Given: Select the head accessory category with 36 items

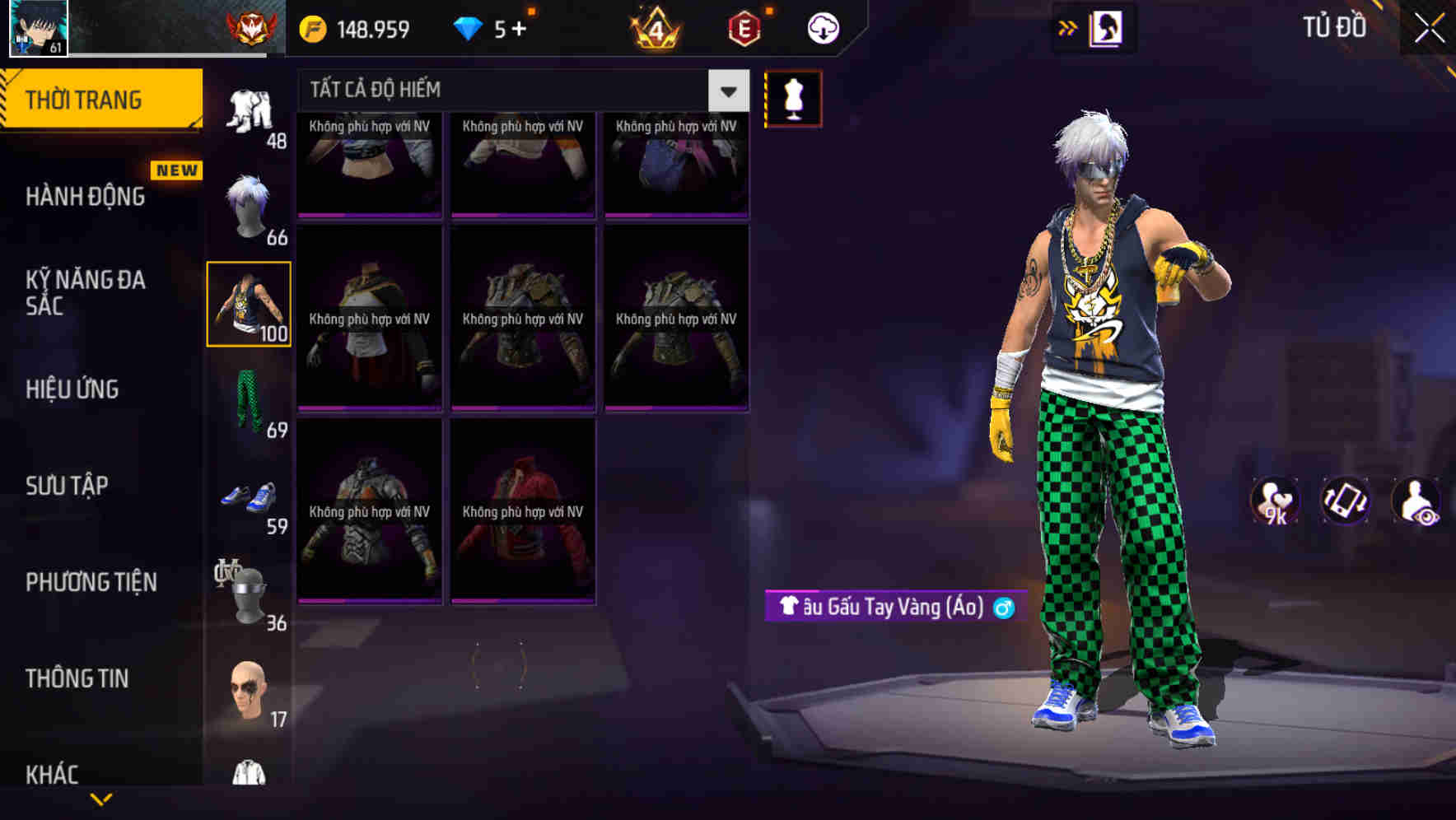Looking at the screenshot, I should (x=250, y=589).
